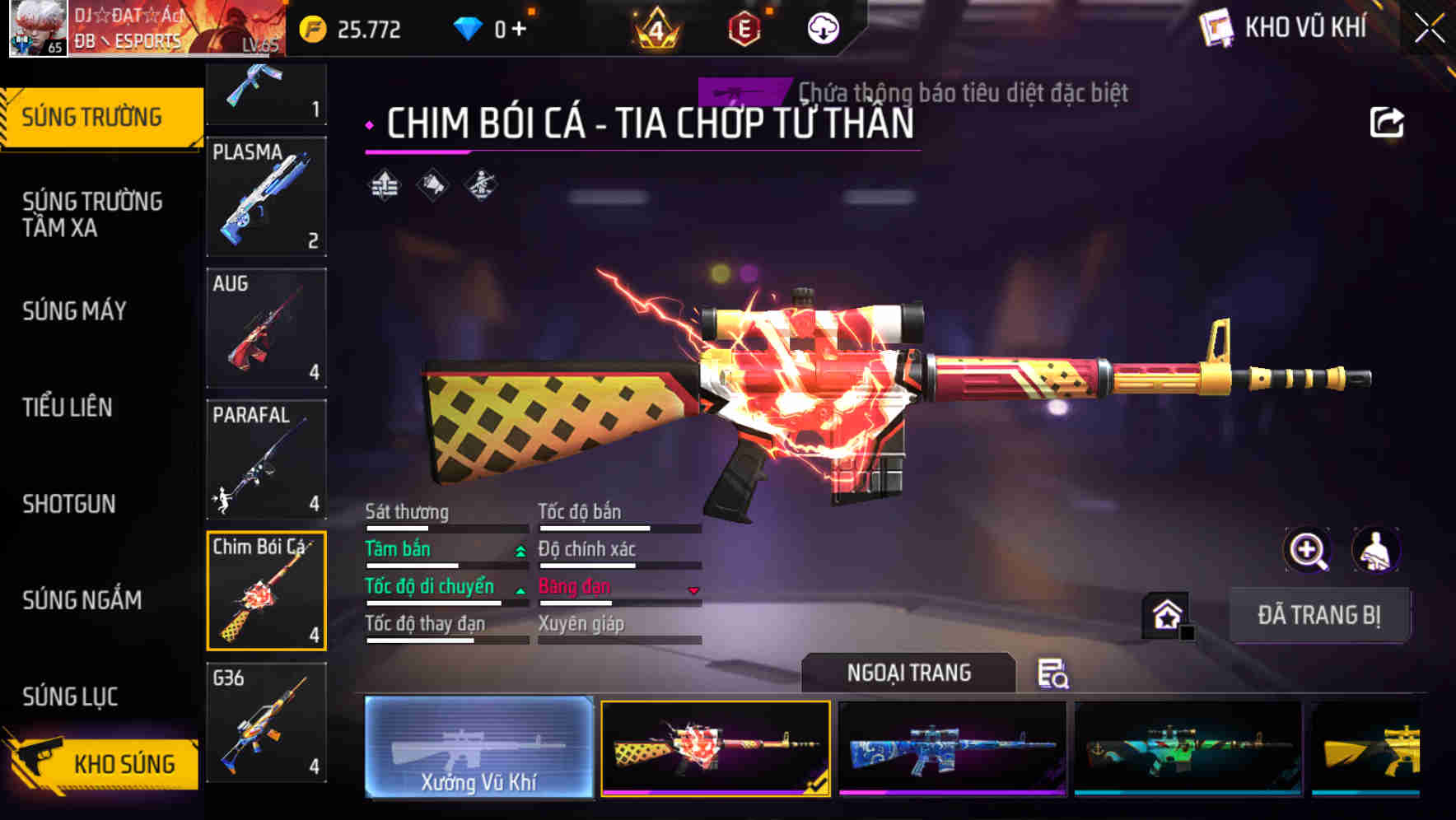The height and width of the screenshot is (820, 1456).
Task: Unequip via the ĐÃ TRANG BỊ button
Action: [1321, 614]
